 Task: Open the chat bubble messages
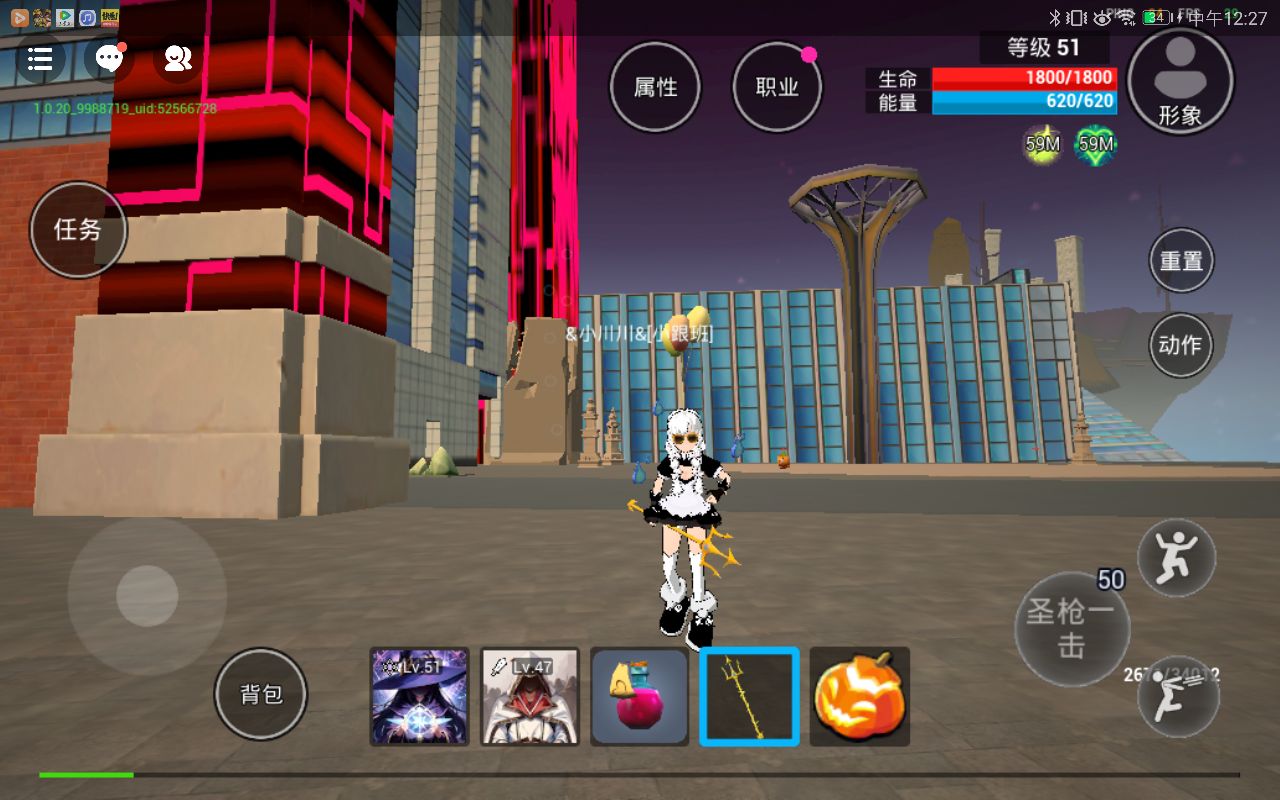pos(109,59)
